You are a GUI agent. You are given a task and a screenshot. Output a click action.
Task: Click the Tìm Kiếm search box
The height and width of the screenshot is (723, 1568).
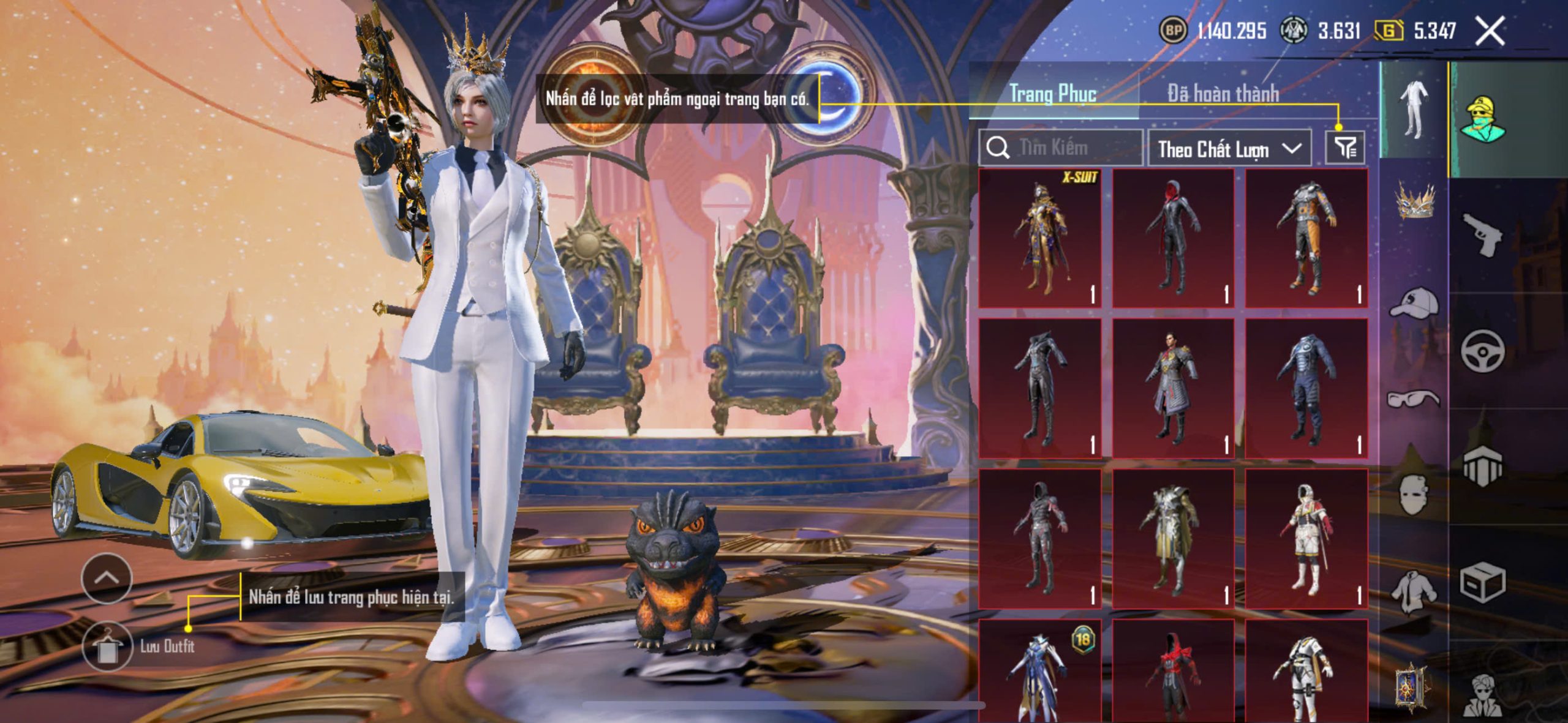1061,148
